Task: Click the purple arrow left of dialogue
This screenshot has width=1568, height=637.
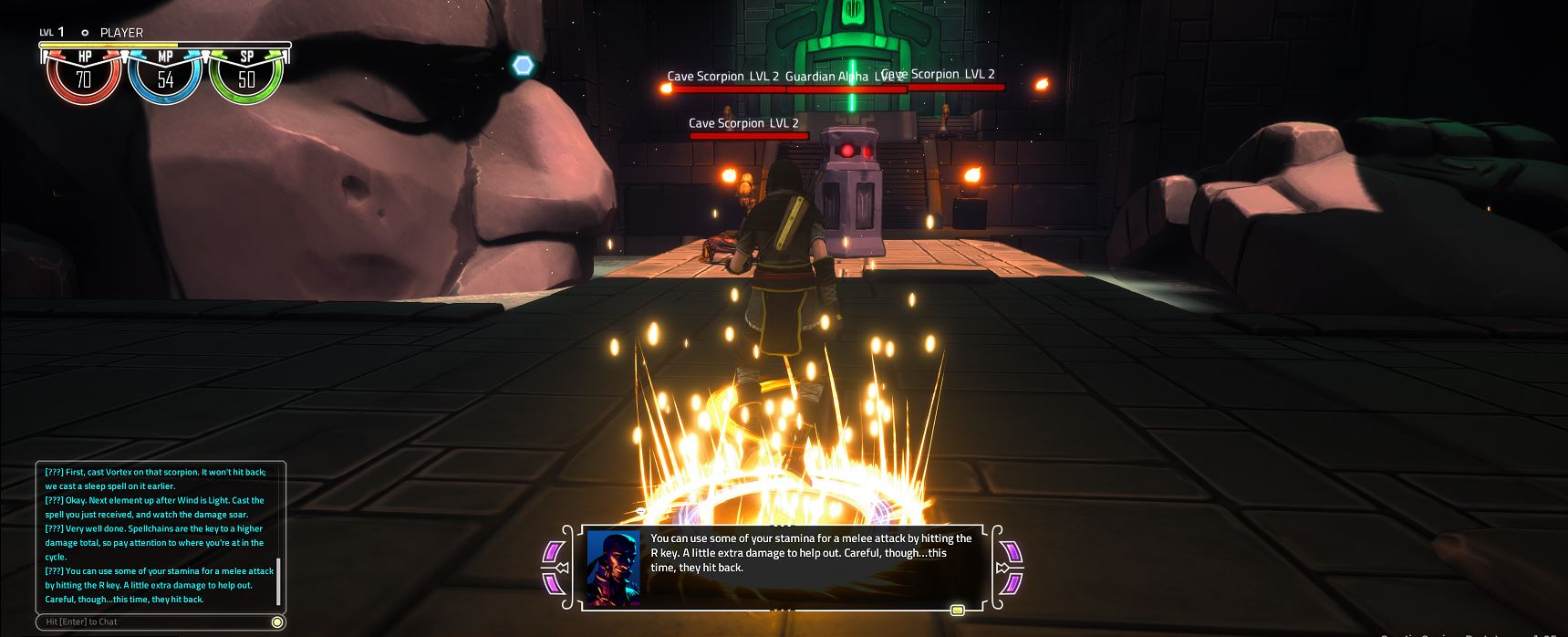Action: (555, 568)
